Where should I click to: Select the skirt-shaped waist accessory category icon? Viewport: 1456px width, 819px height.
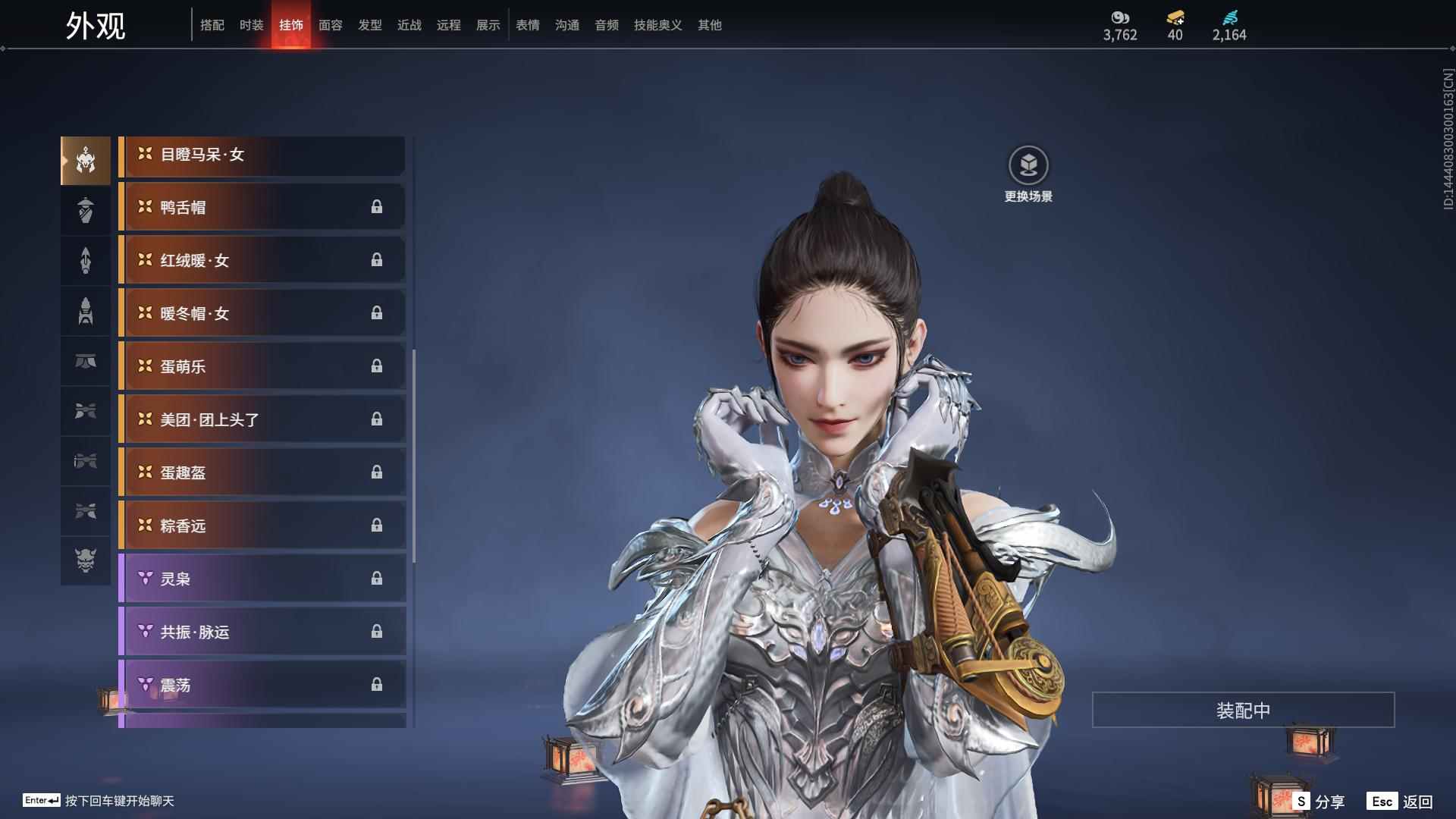pyautogui.click(x=85, y=361)
